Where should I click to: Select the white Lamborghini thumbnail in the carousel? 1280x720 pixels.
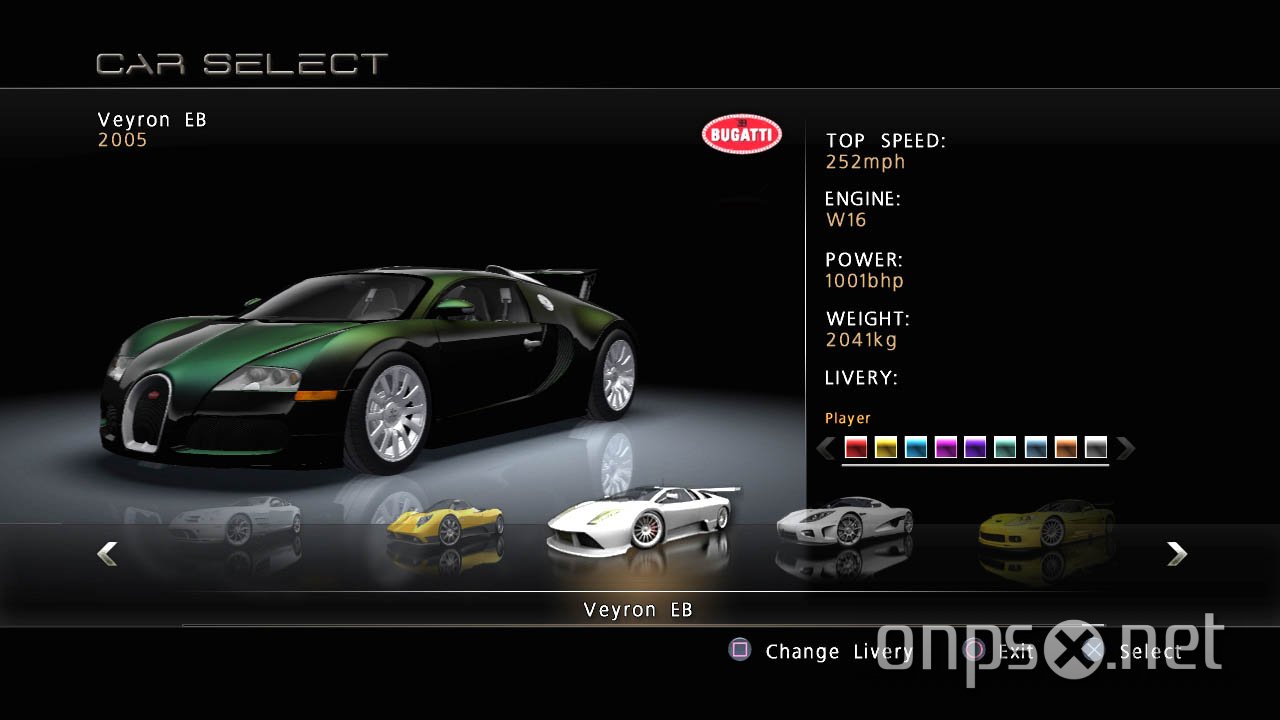640,520
